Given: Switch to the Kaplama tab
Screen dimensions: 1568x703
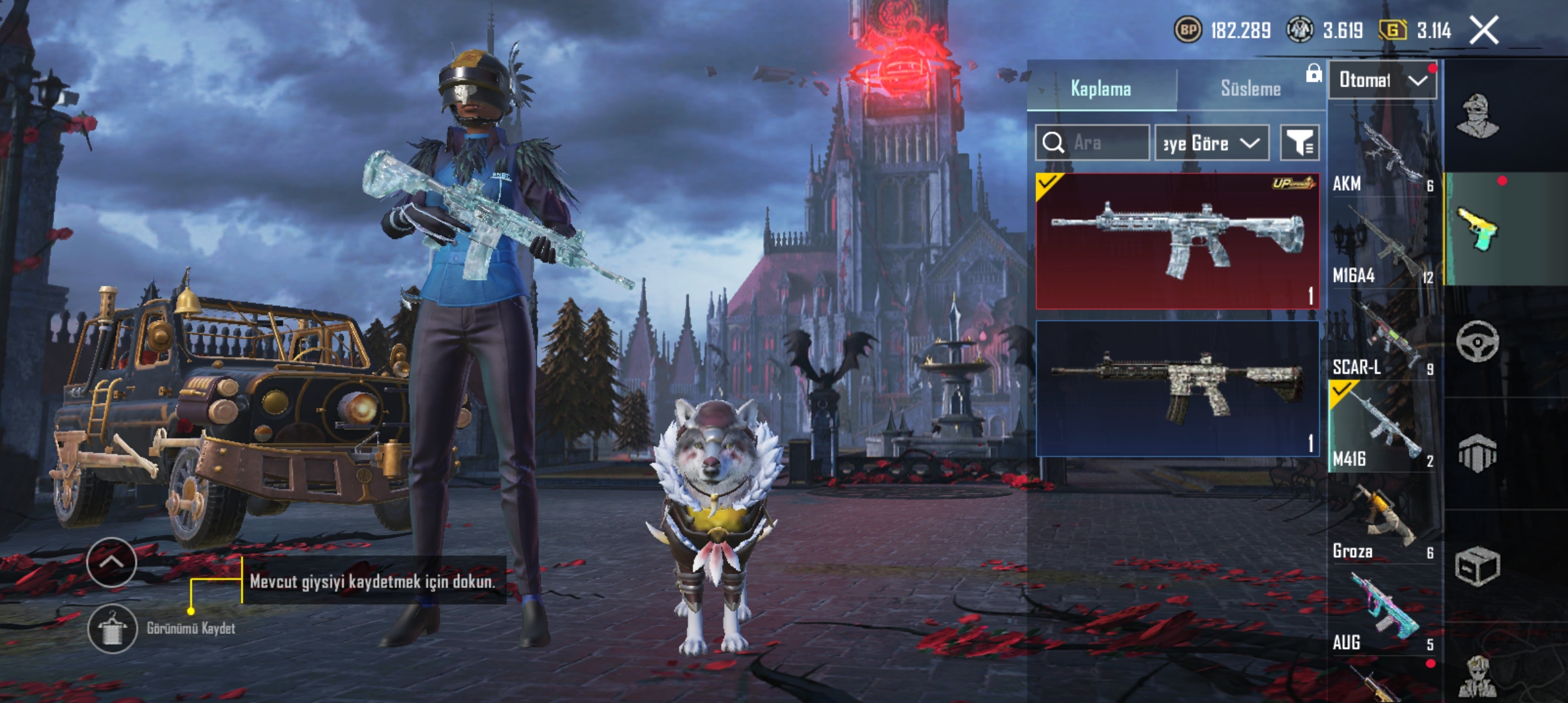Looking at the screenshot, I should tap(1100, 89).
